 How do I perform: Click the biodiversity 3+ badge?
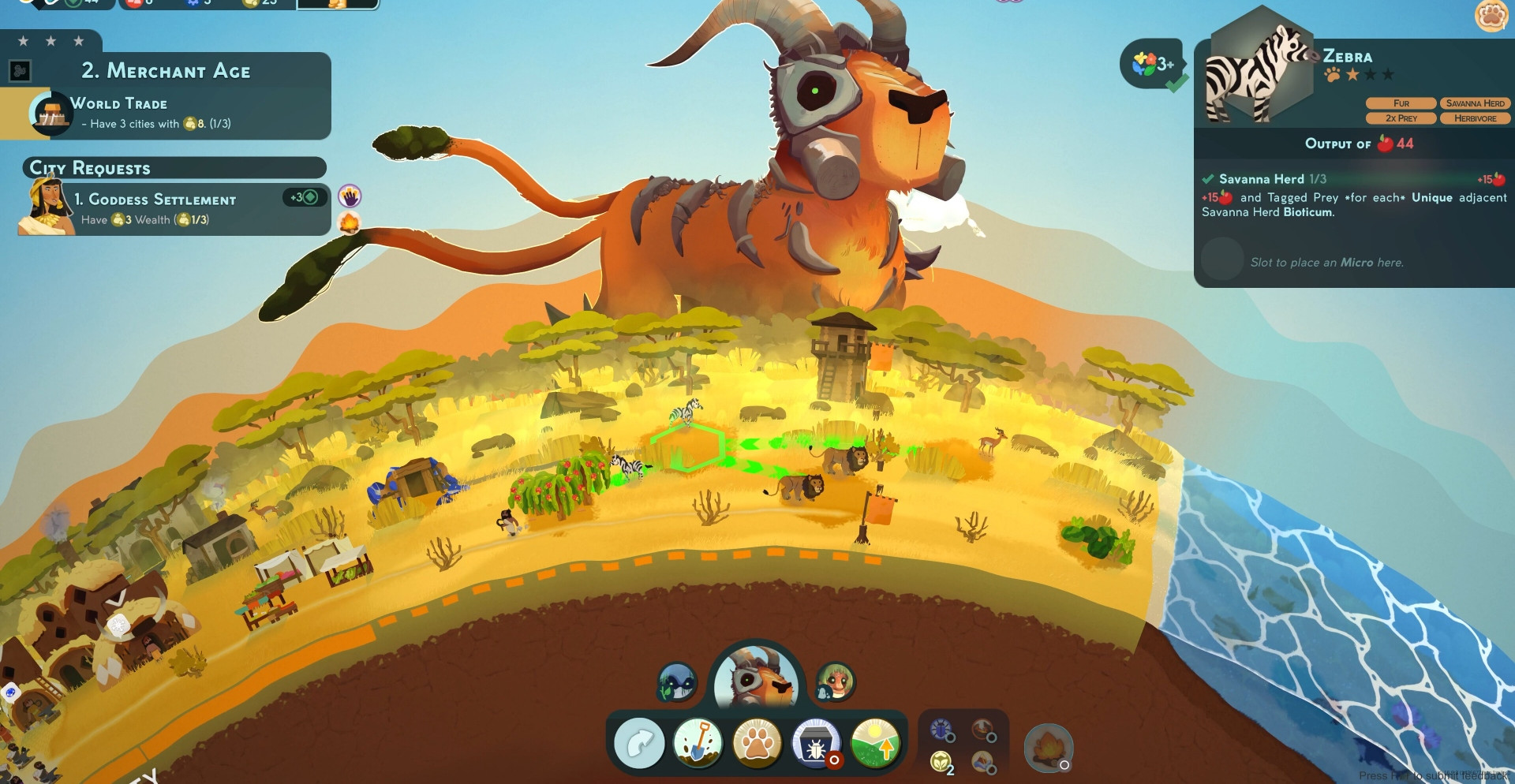(1153, 64)
